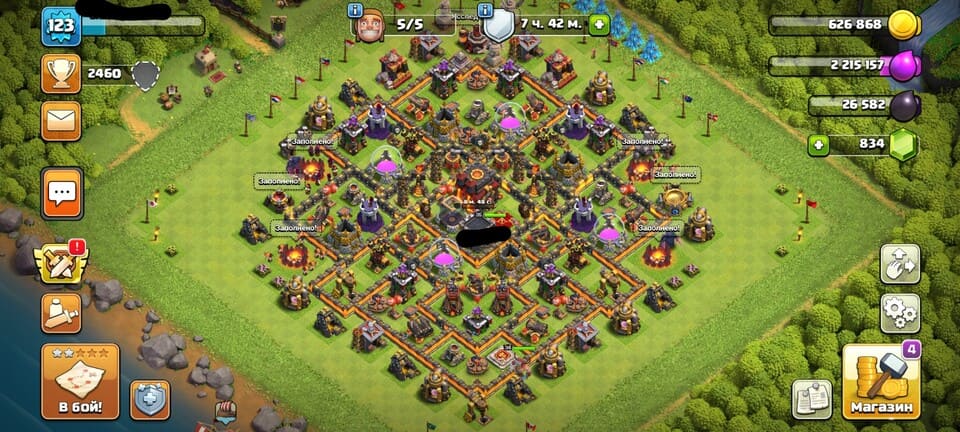Open the trophy league rankings icon

[61, 73]
